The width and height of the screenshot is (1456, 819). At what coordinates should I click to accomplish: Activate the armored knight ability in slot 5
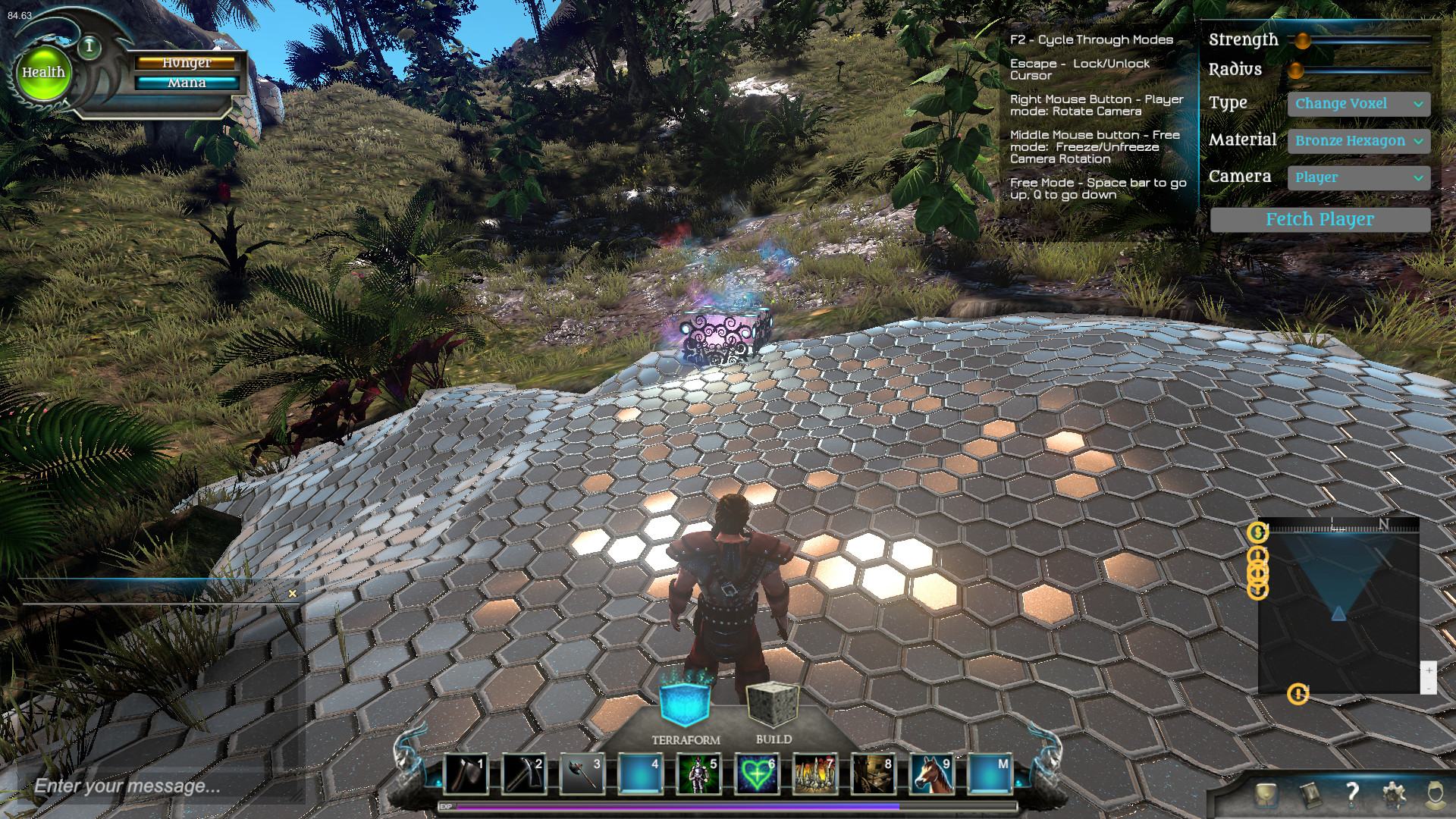pos(698,773)
